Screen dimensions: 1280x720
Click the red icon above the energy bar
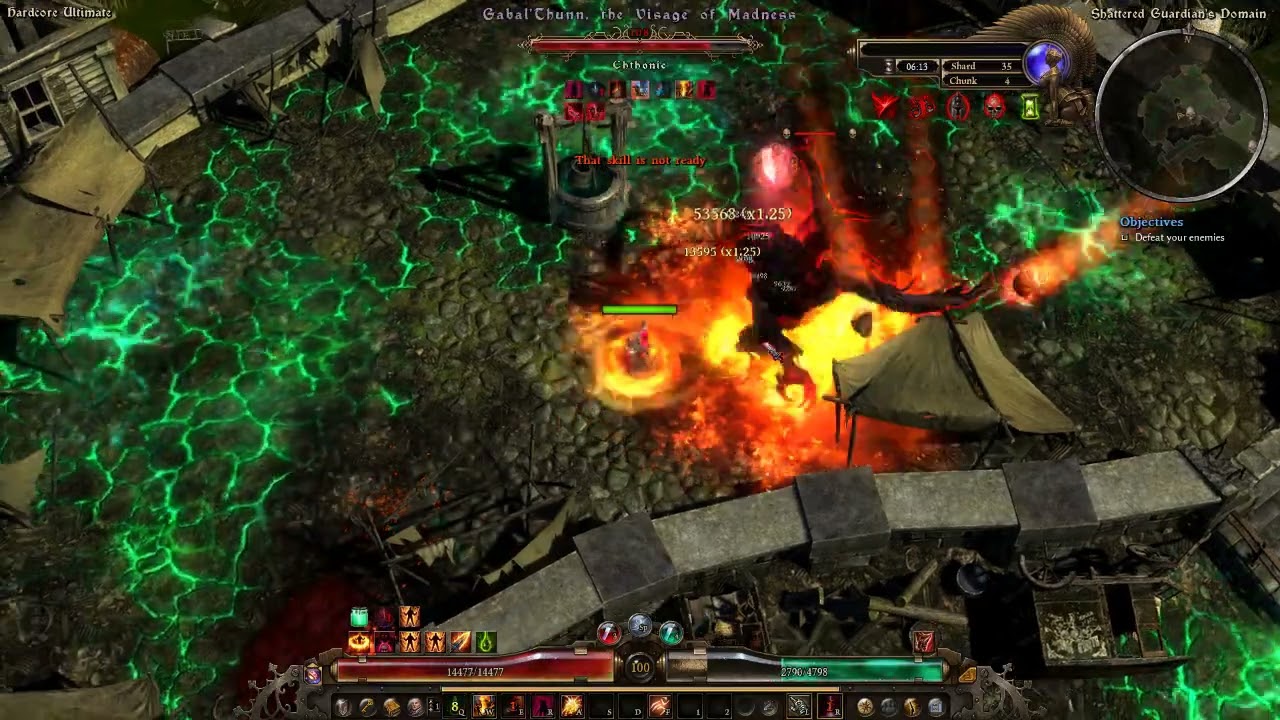[923, 641]
